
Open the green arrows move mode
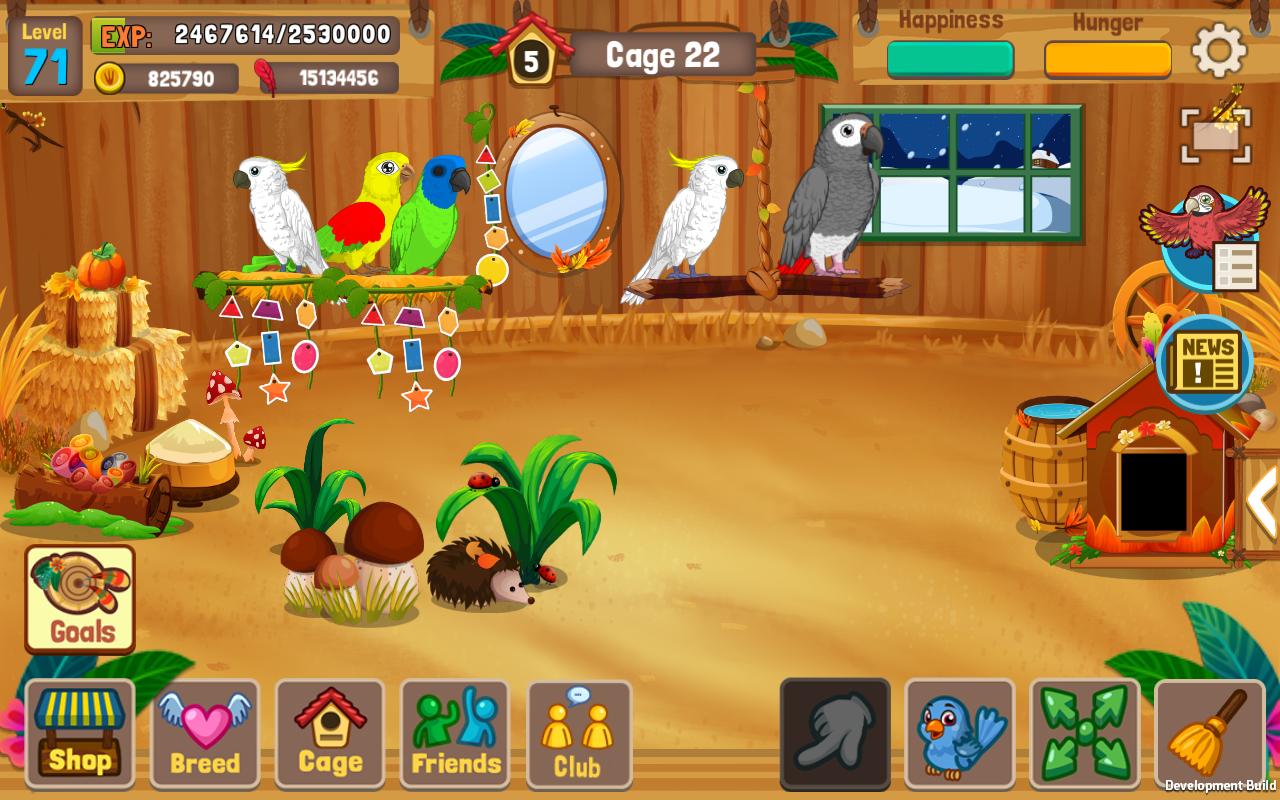[x=1085, y=735]
